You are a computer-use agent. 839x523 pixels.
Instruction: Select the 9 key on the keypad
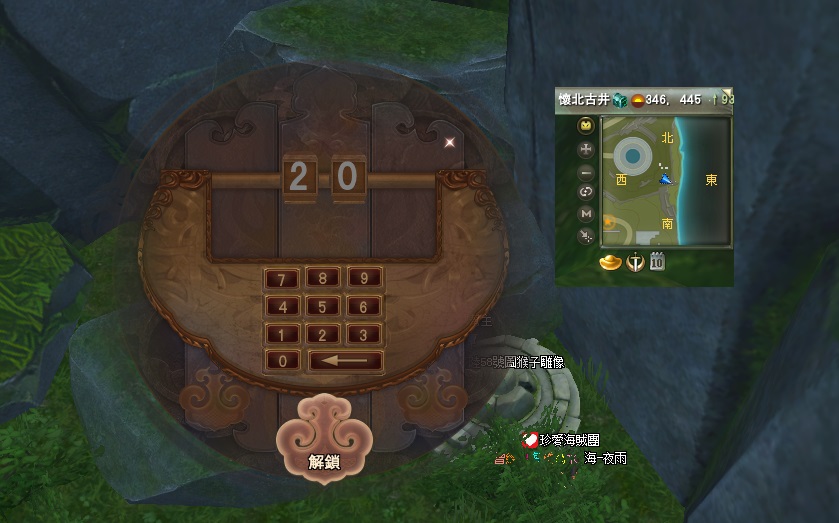pyautogui.click(x=364, y=278)
